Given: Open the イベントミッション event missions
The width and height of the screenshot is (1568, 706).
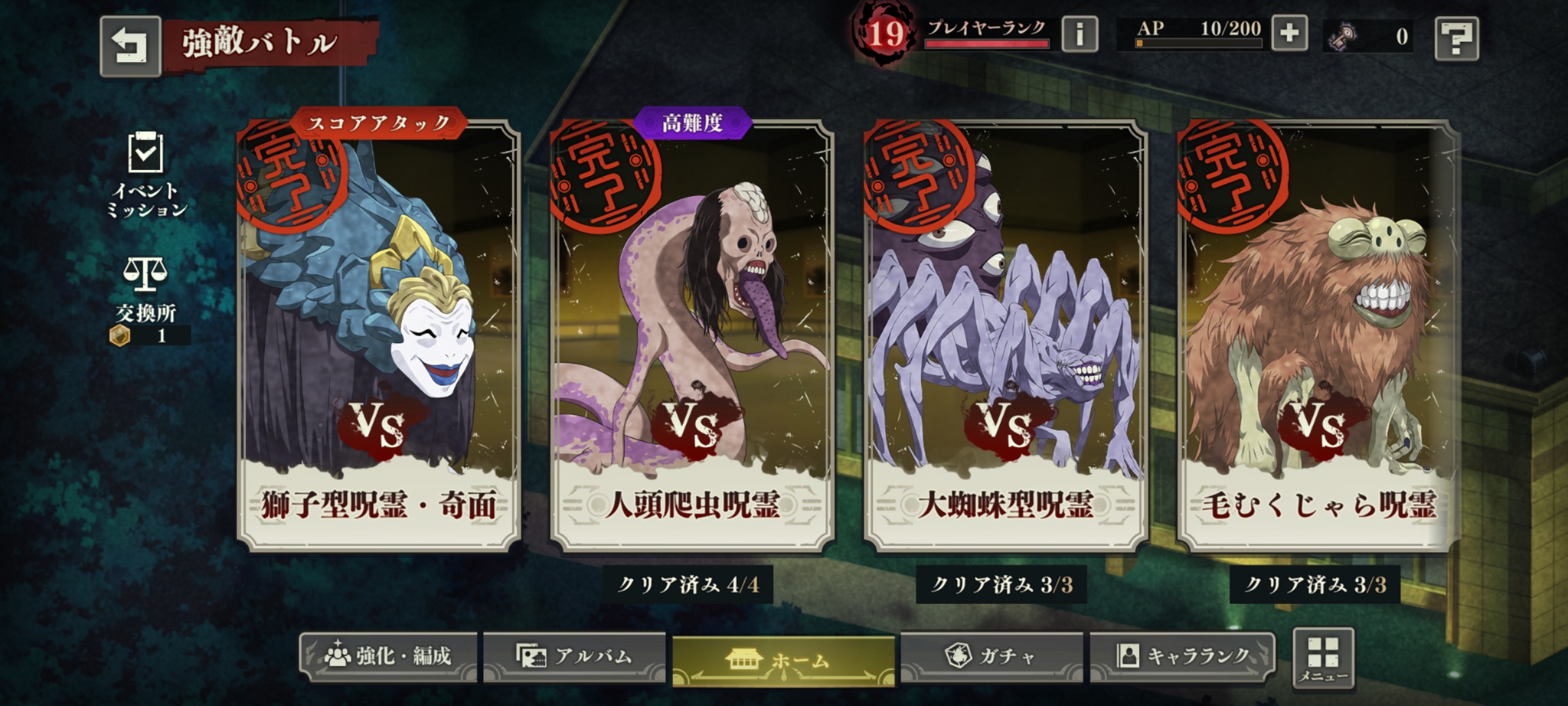Looking at the screenshot, I should 146,175.
